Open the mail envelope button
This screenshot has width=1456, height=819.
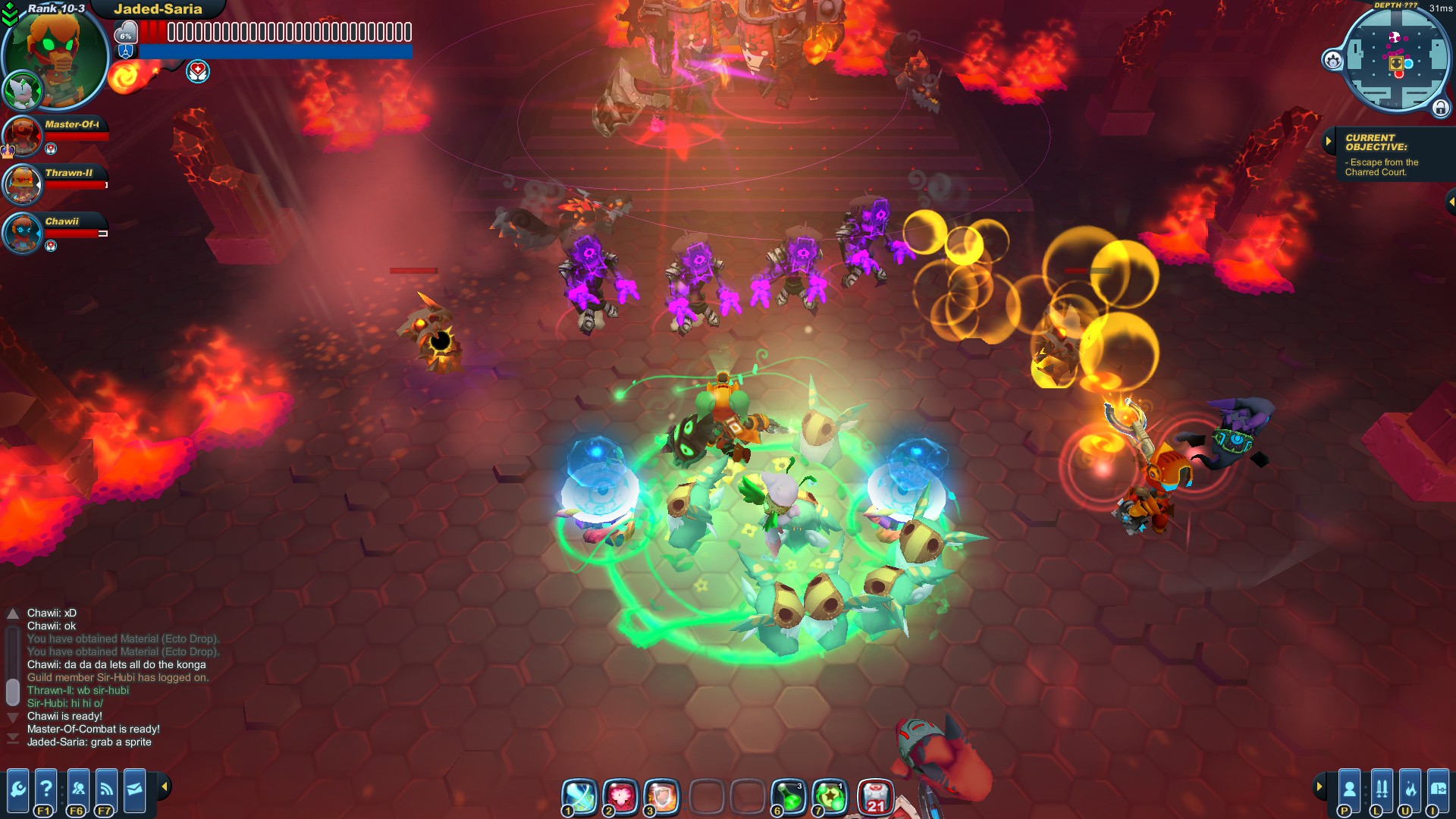pos(134,790)
